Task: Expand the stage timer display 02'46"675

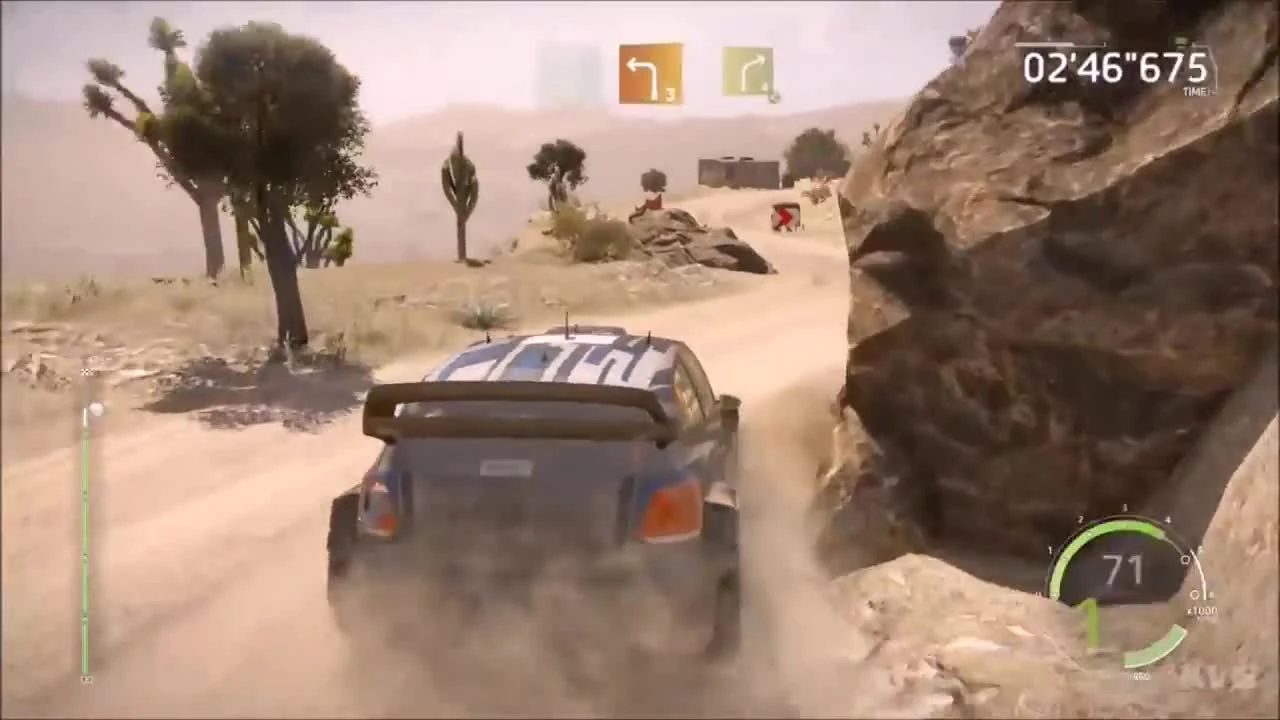Action: 1113,68
